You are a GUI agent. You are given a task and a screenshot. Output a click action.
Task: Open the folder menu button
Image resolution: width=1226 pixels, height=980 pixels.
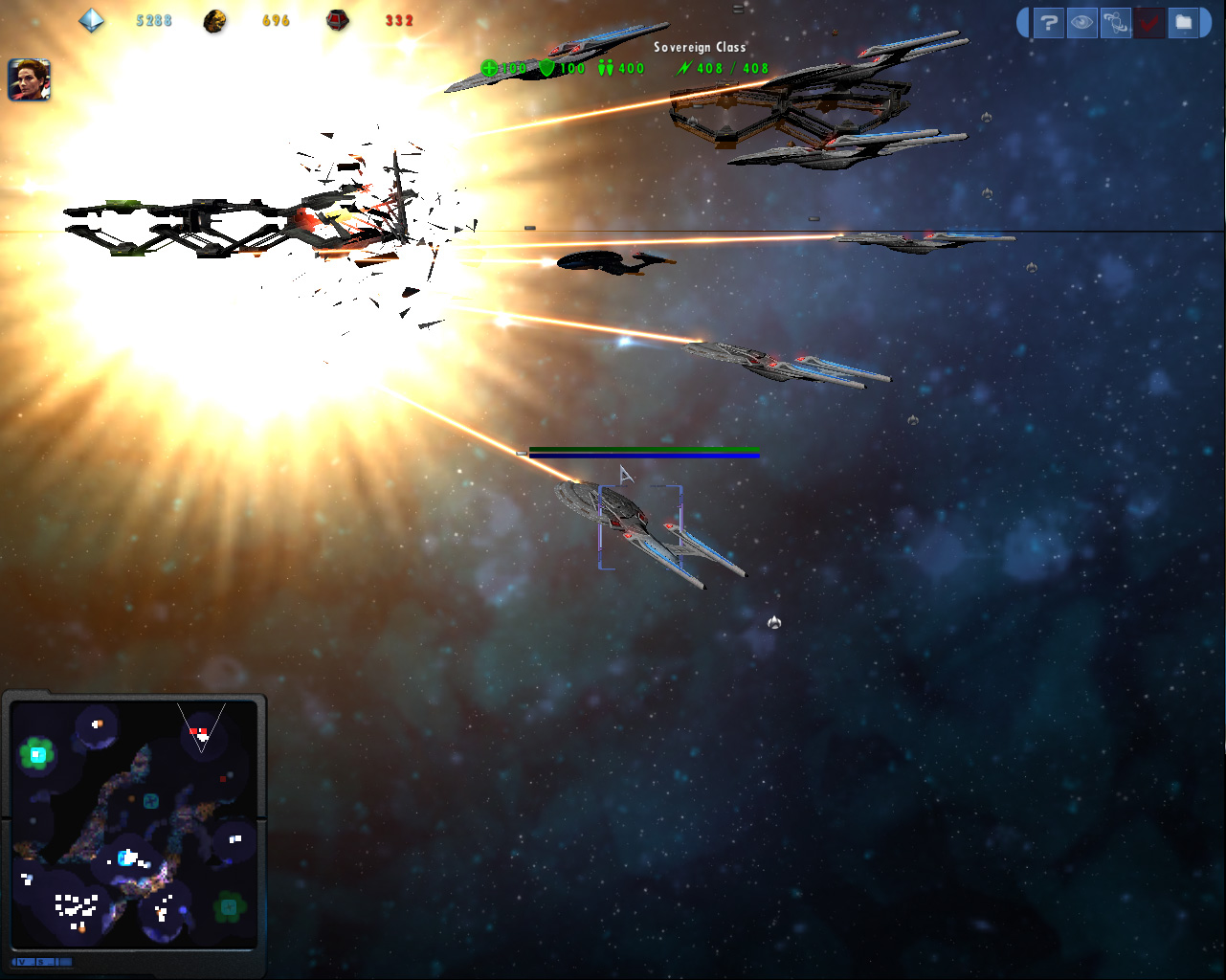point(1183,23)
